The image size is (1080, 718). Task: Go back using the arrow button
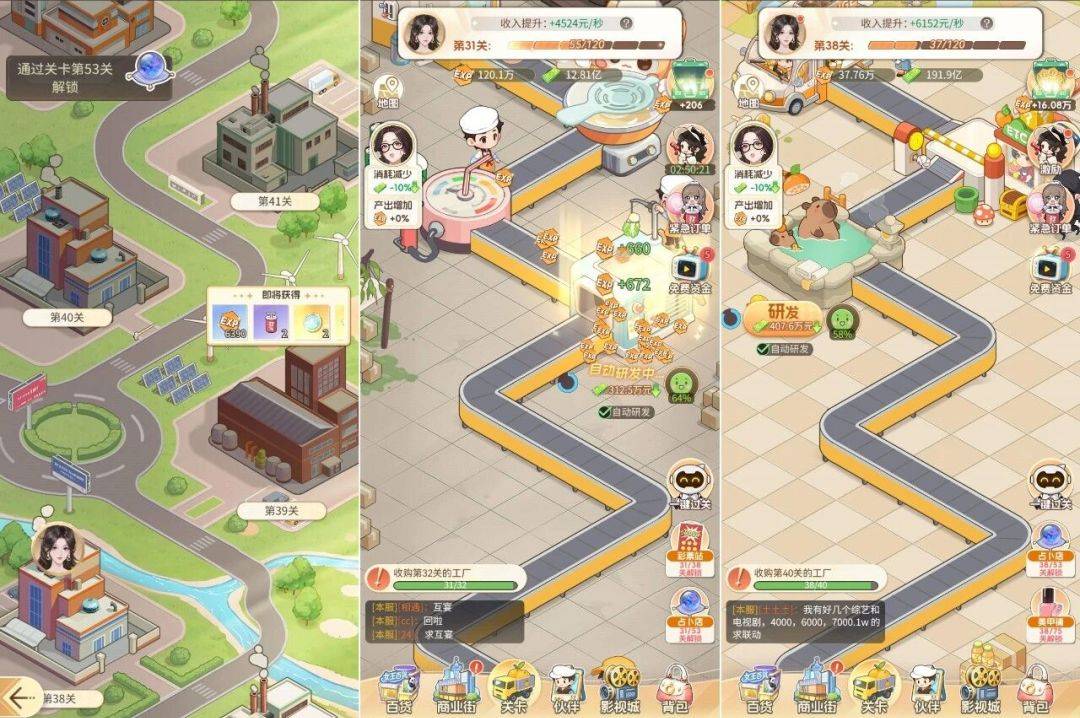point(17,695)
